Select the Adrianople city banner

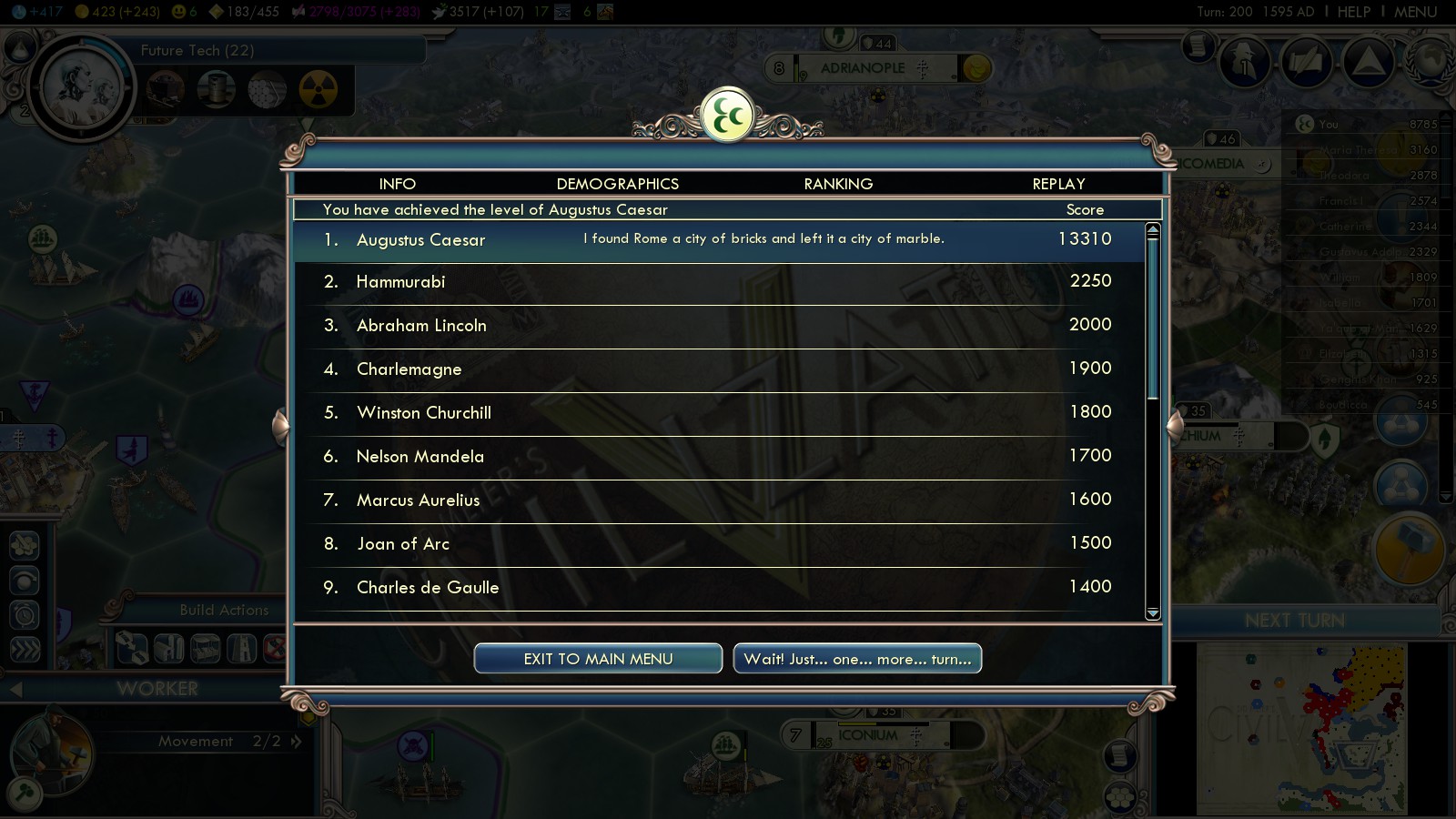click(x=863, y=68)
